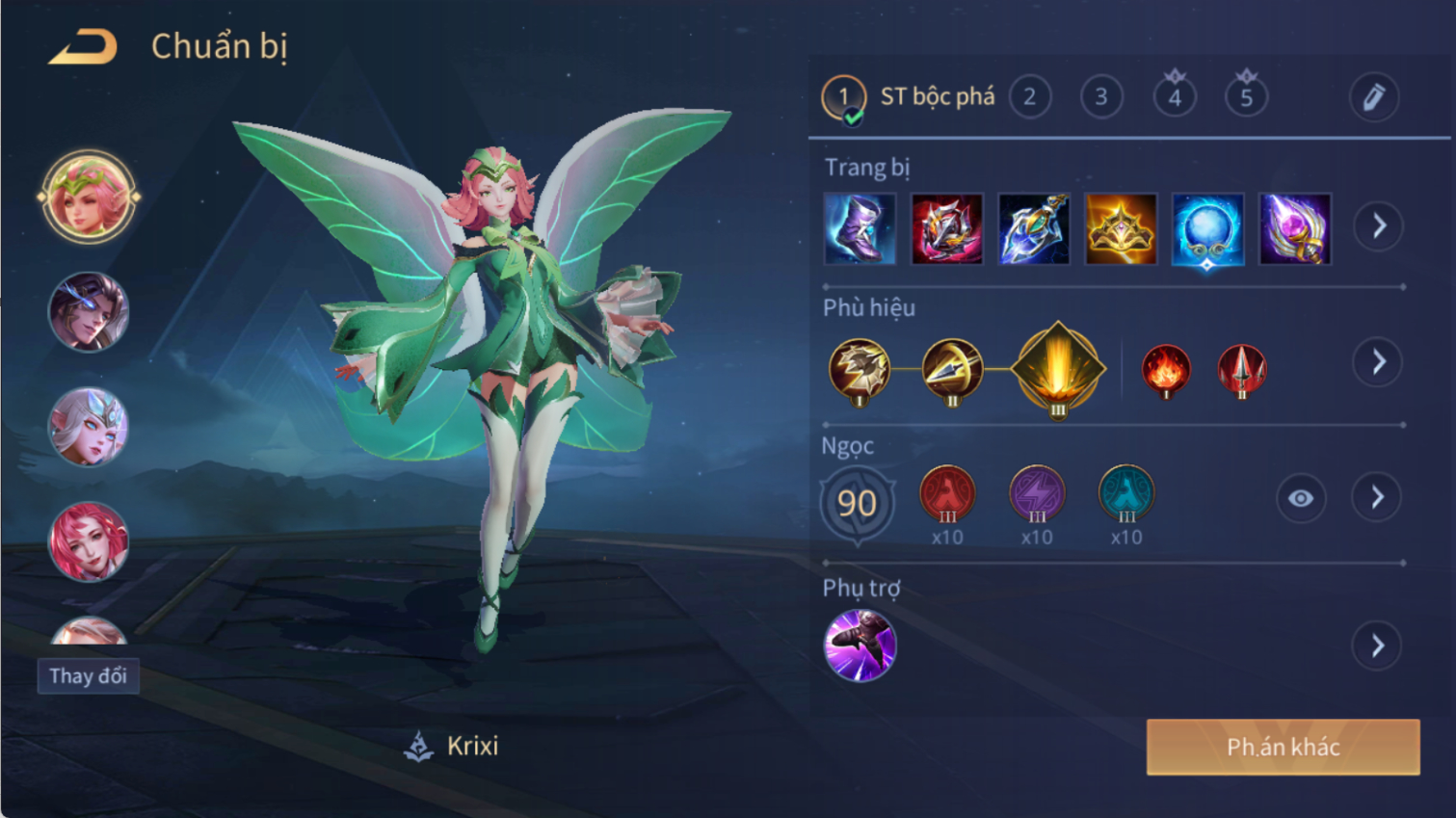1456x818 pixels.
Task: Edit the build name with the pencil icon
Action: (x=1373, y=97)
